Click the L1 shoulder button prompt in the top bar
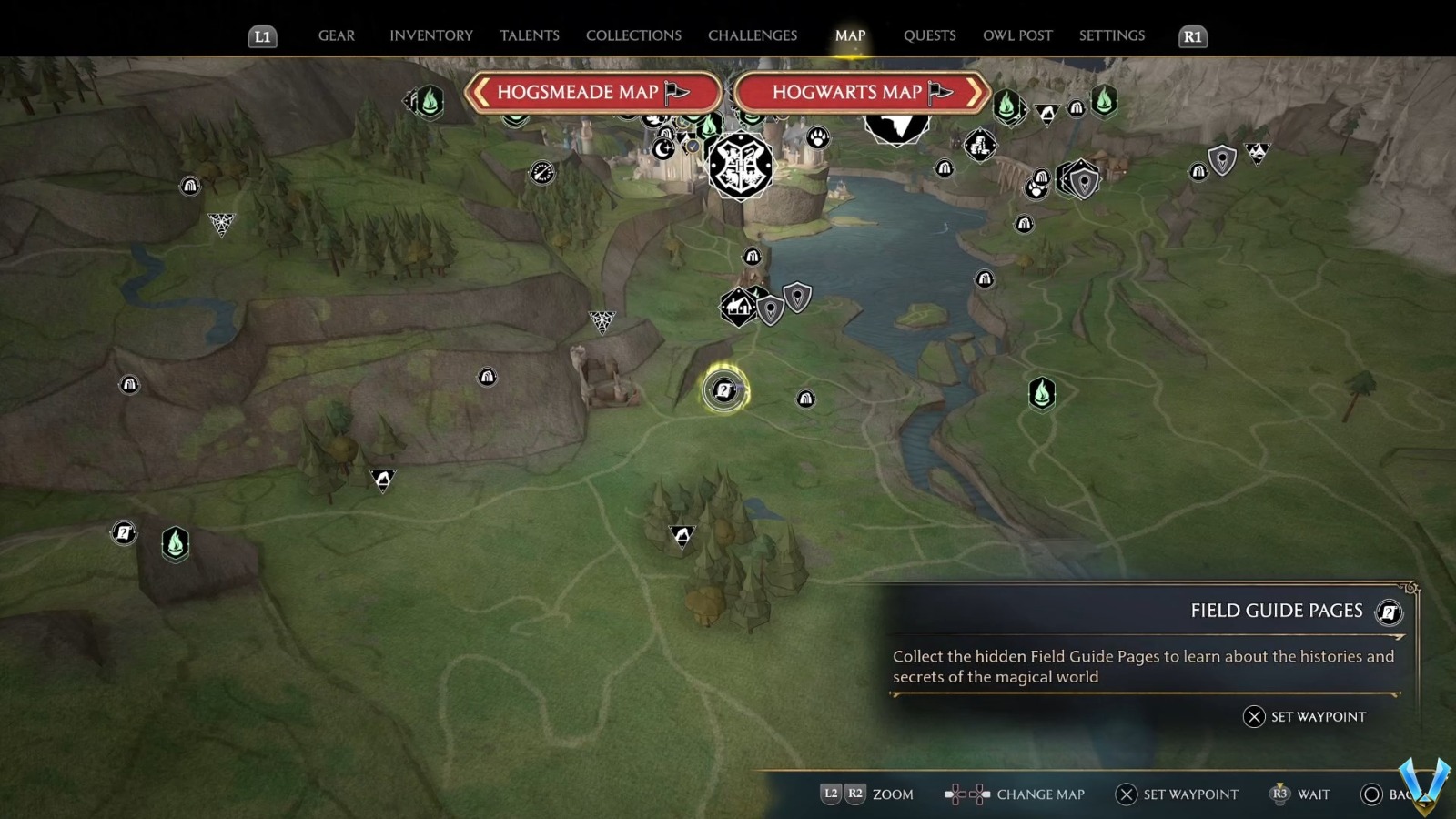Image resolution: width=1456 pixels, height=819 pixels. [263, 37]
